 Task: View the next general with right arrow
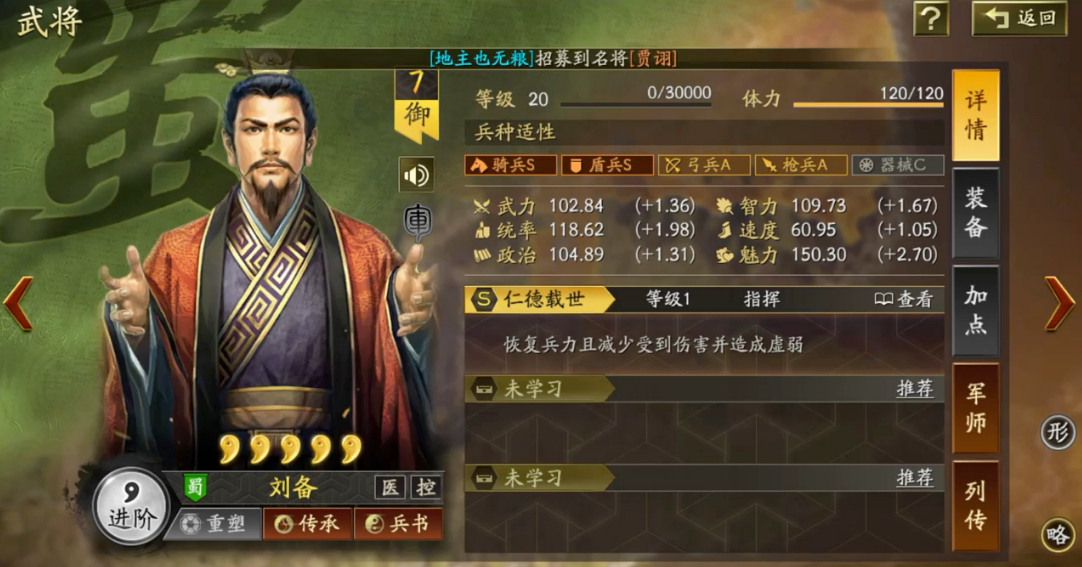pyautogui.click(x=1059, y=303)
